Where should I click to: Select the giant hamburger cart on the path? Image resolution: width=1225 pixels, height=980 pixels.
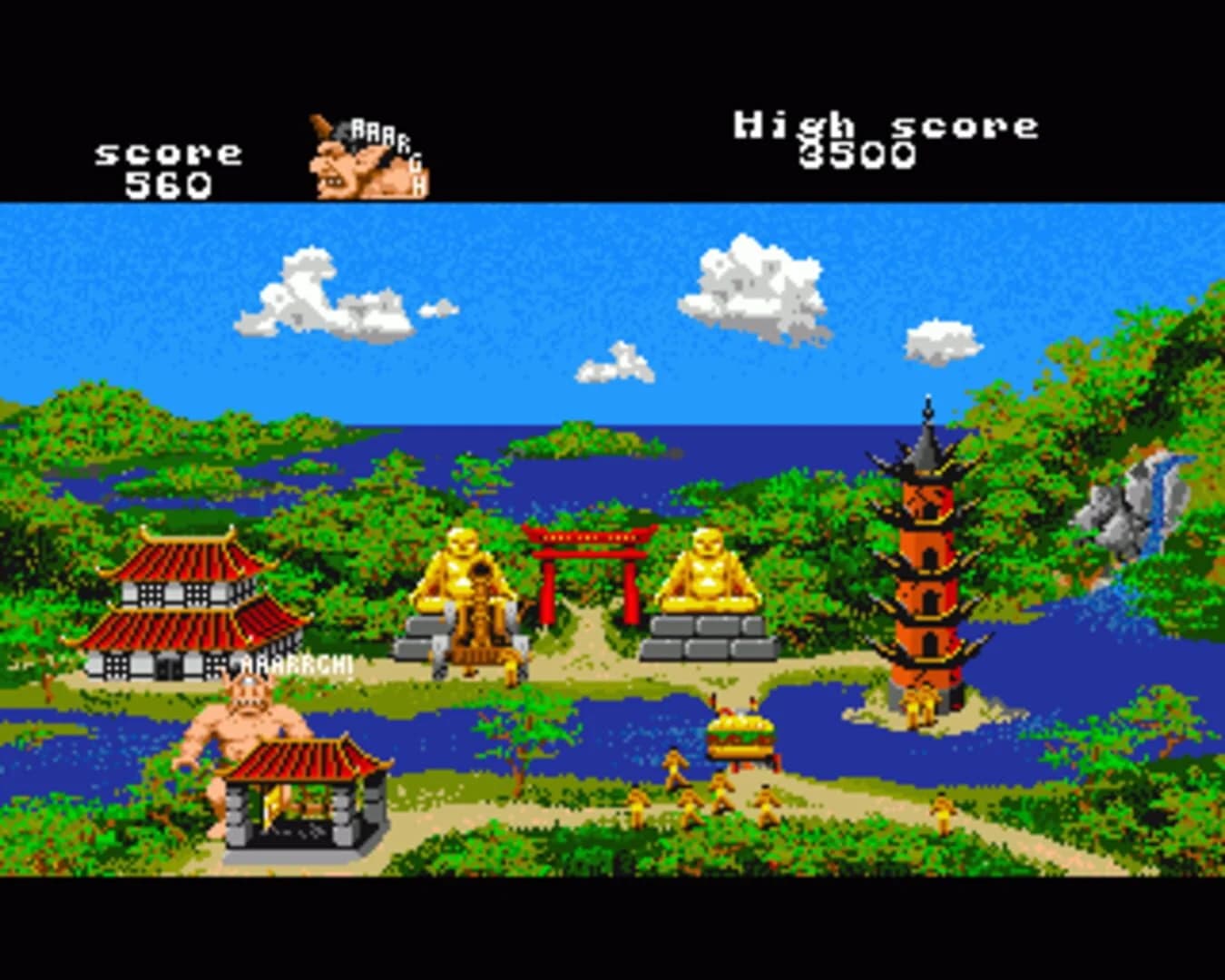tap(742, 737)
